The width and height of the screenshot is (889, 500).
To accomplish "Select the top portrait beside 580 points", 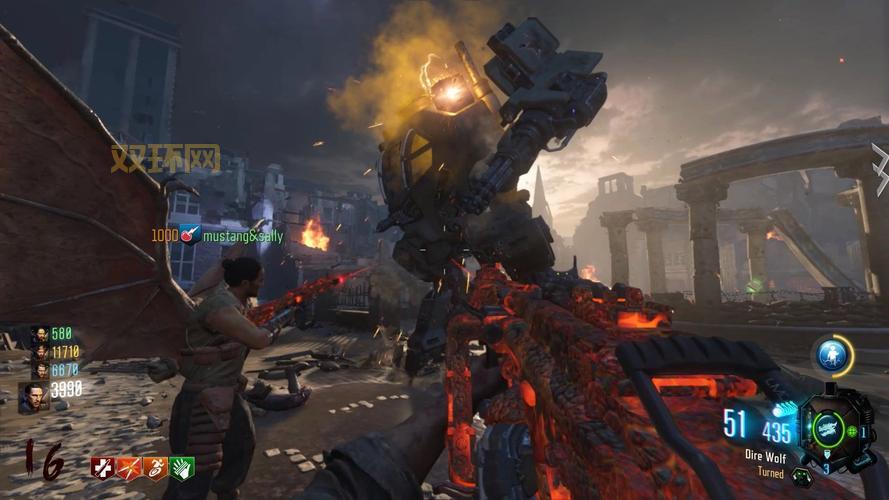I will click(39, 334).
